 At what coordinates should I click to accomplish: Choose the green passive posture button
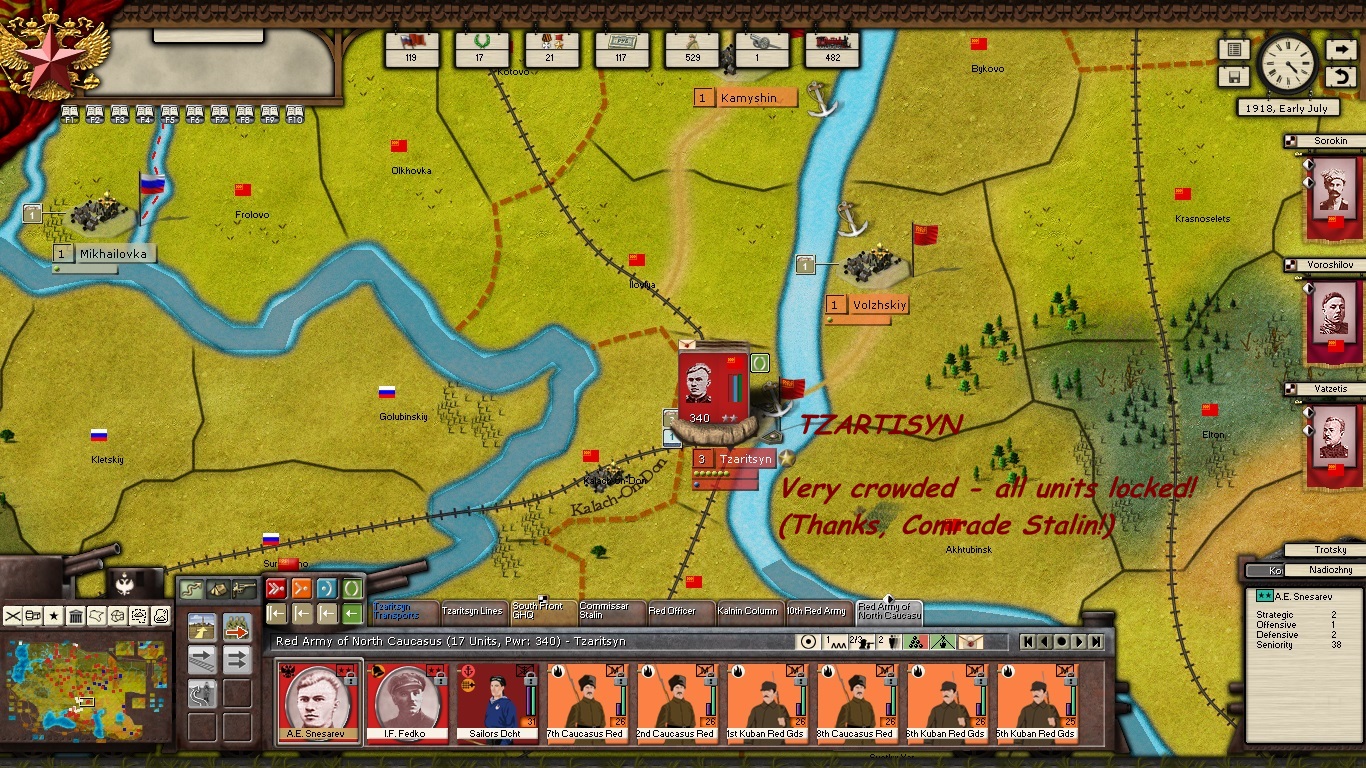352,588
